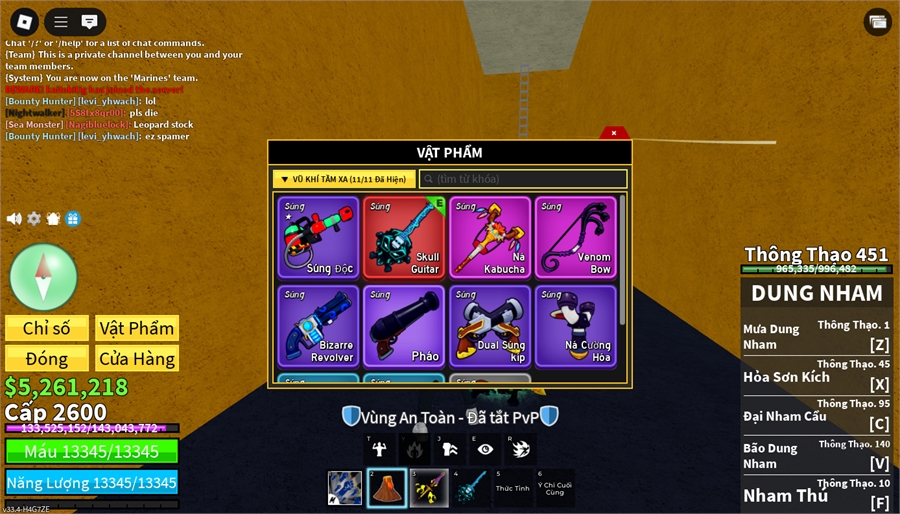Select the Skull Guitar item
Viewport: 900px width, 514px height.
[x=404, y=237]
